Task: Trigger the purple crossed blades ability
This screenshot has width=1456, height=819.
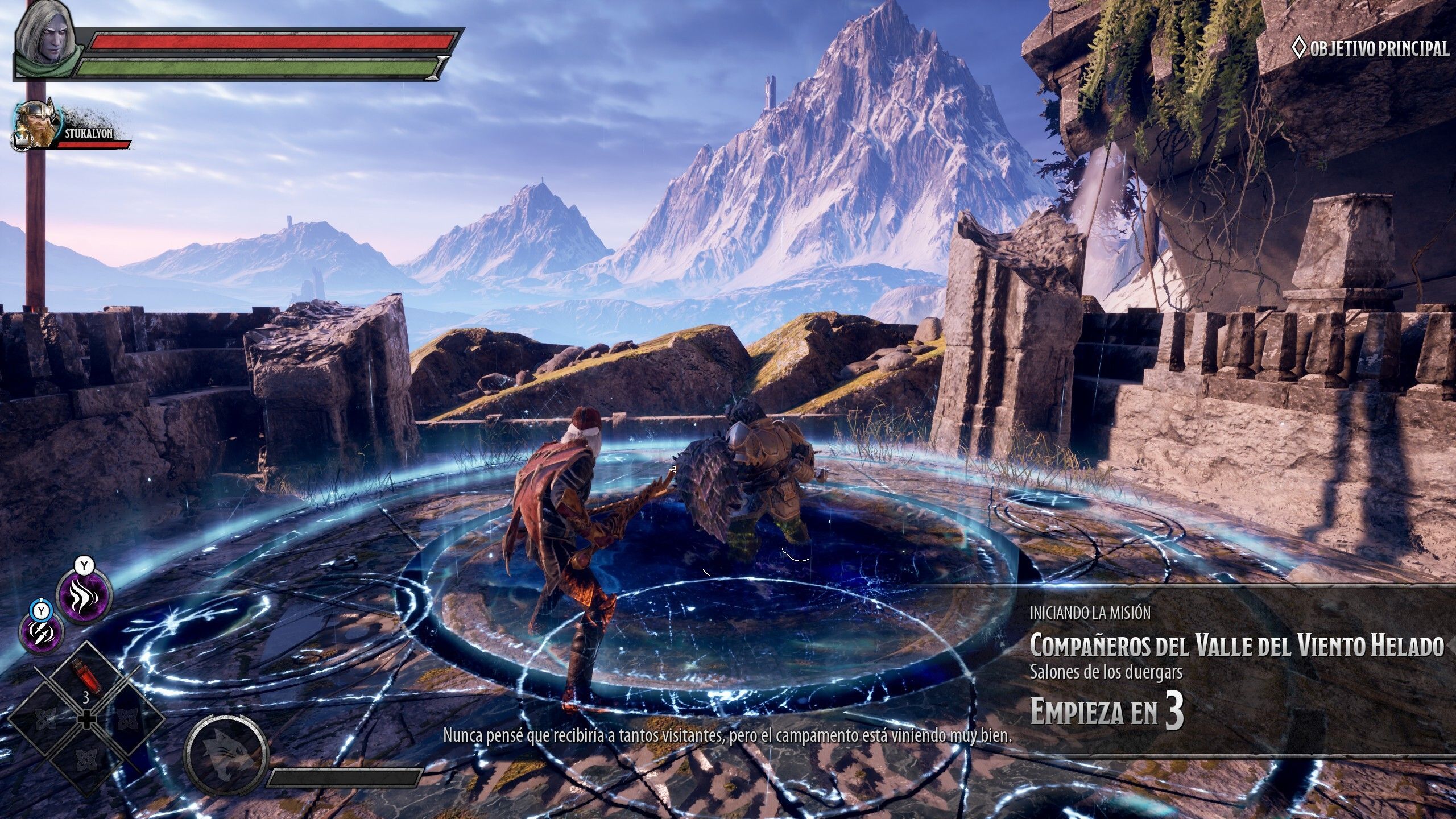Action: click(42, 633)
